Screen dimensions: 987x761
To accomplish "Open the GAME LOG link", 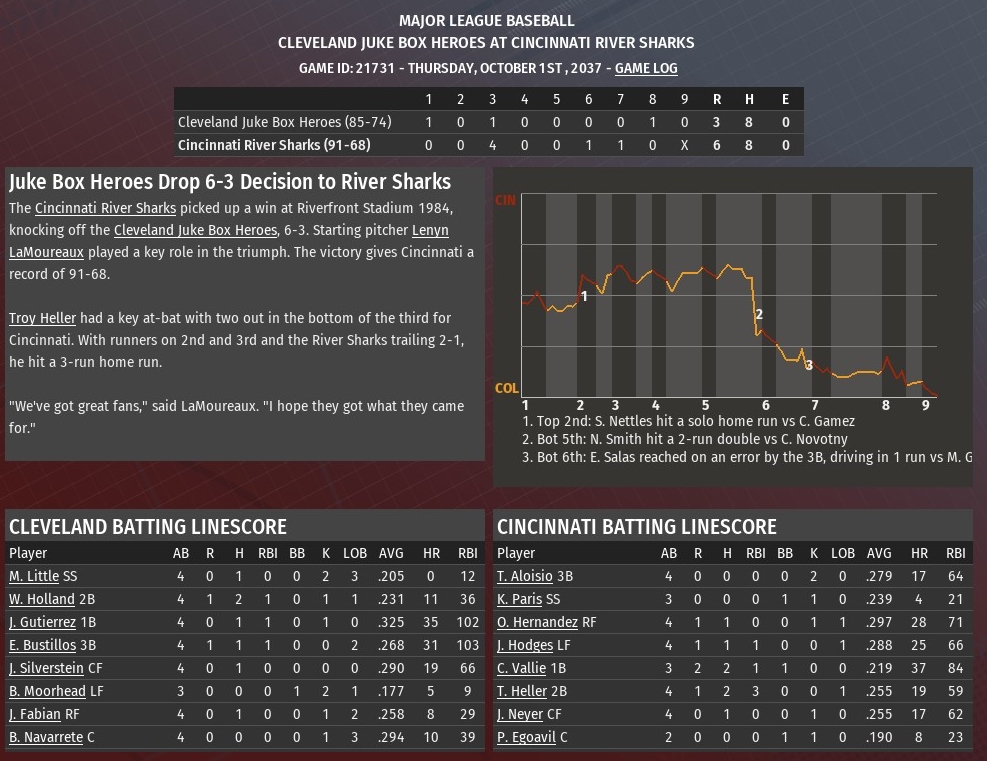I will pyautogui.click(x=646, y=68).
